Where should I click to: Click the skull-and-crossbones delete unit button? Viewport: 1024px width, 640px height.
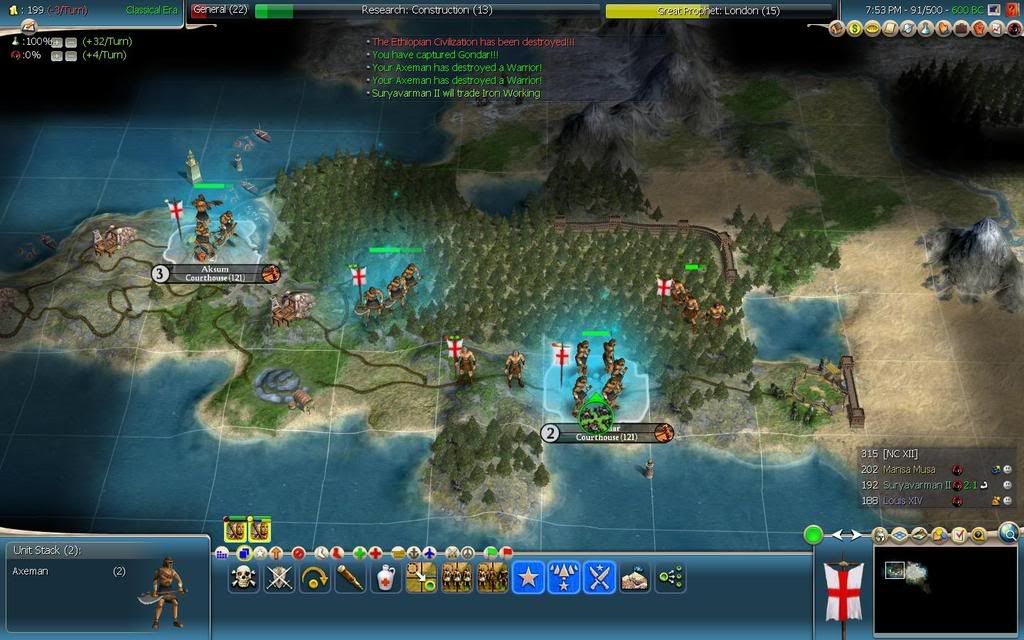(243, 577)
